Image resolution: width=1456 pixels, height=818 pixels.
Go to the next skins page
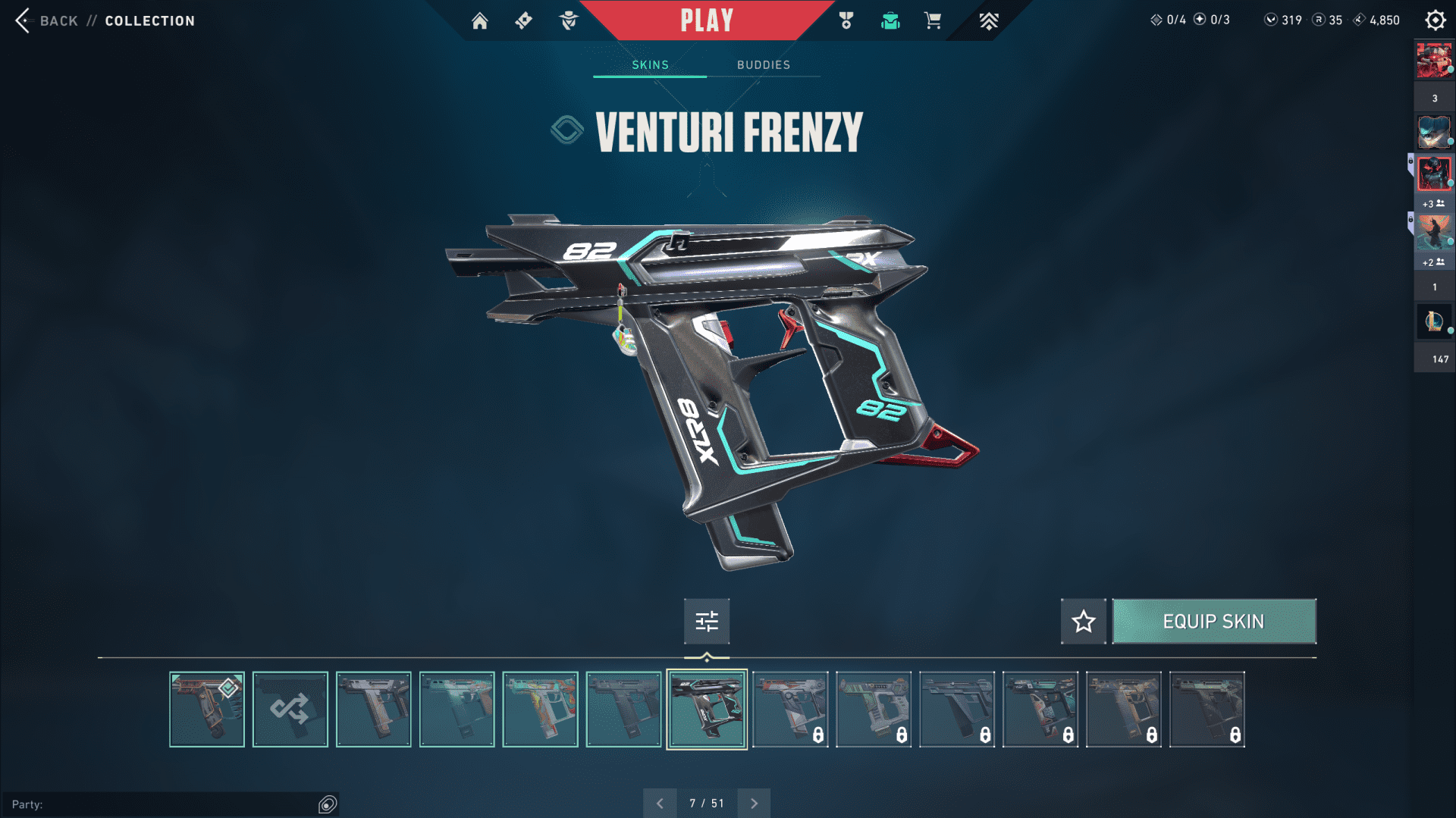tap(754, 804)
